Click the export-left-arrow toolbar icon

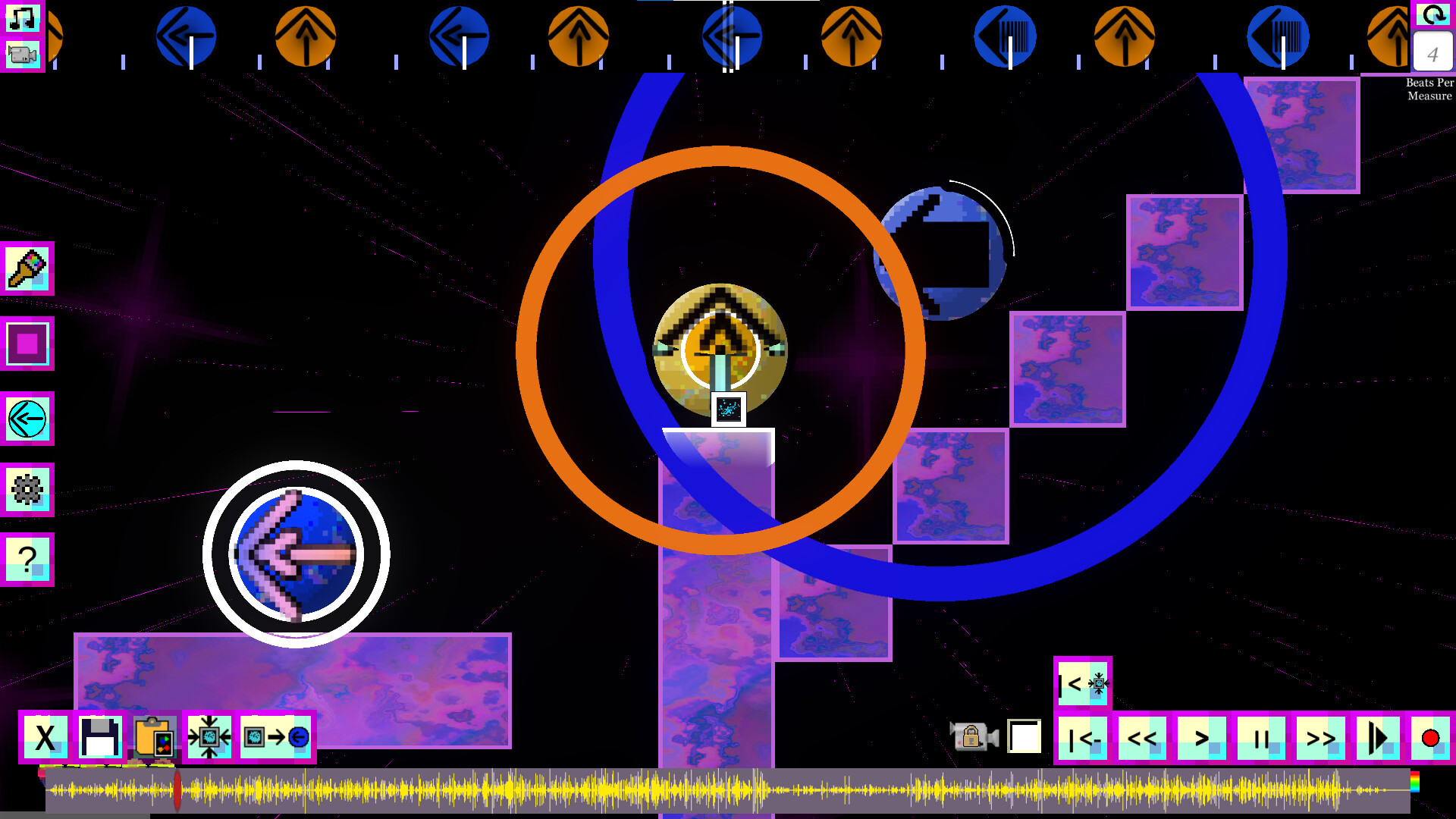coord(276,736)
